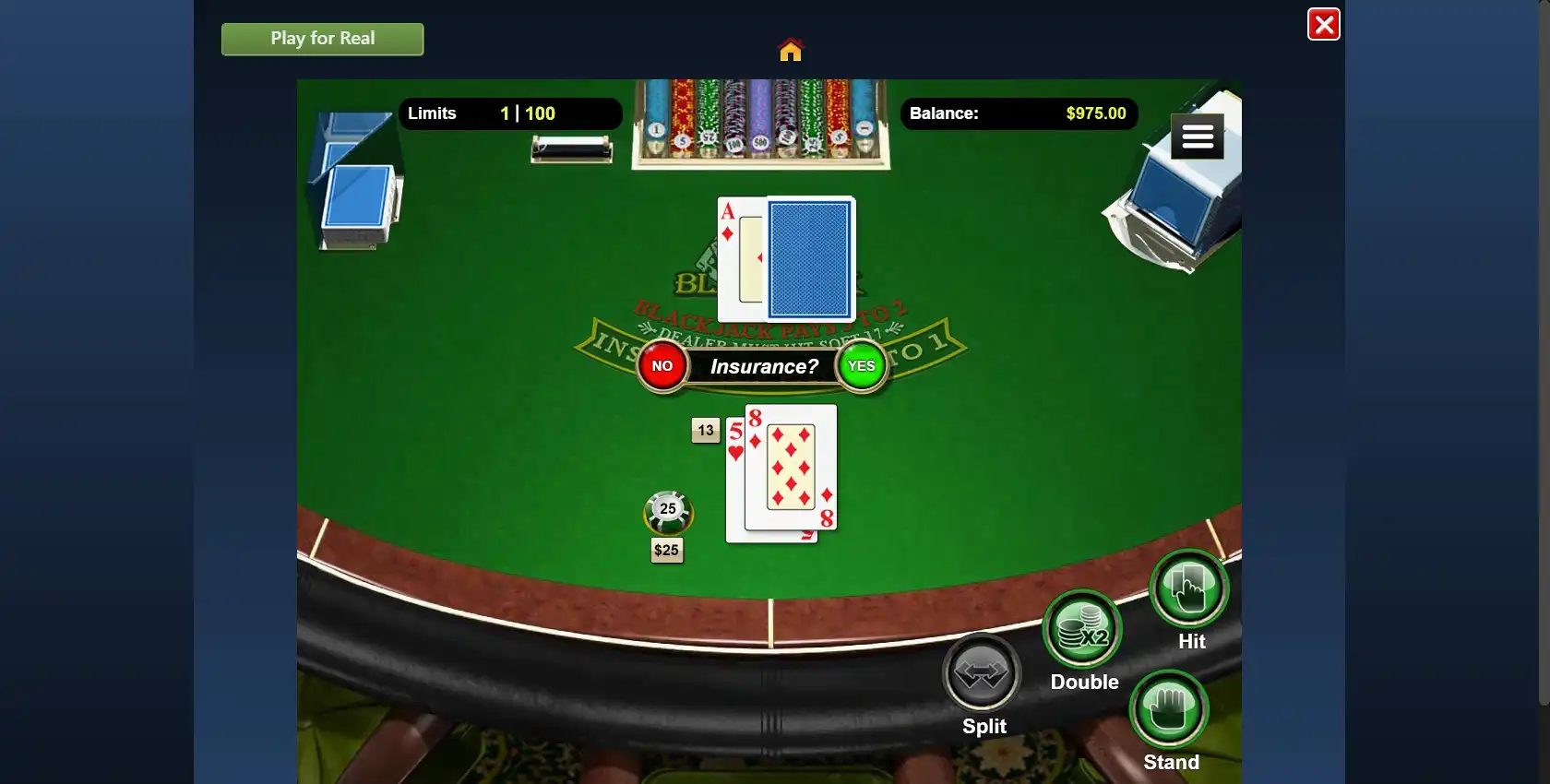Double the bet with the X2 button
The width and height of the screenshot is (1550, 784).
click(x=1082, y=630)
